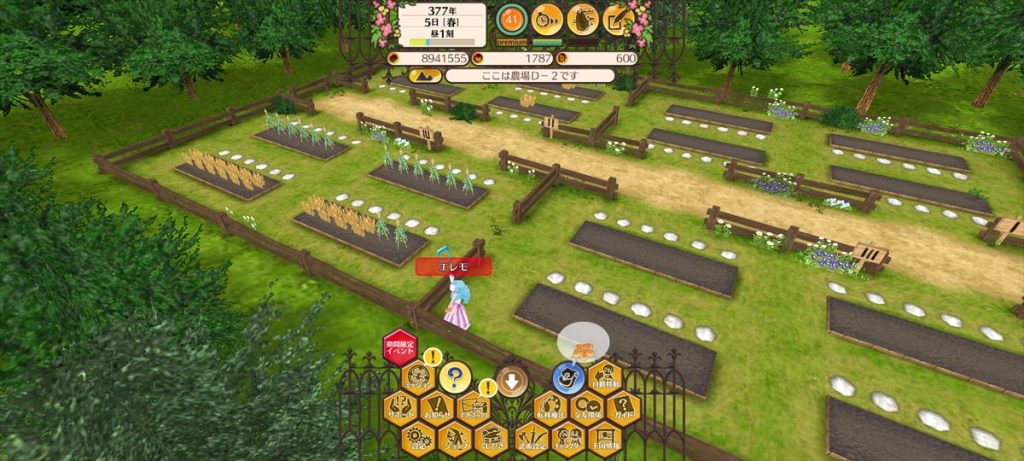
Task: Open the ガイド guide hexagon
Action: pos(623,408)
